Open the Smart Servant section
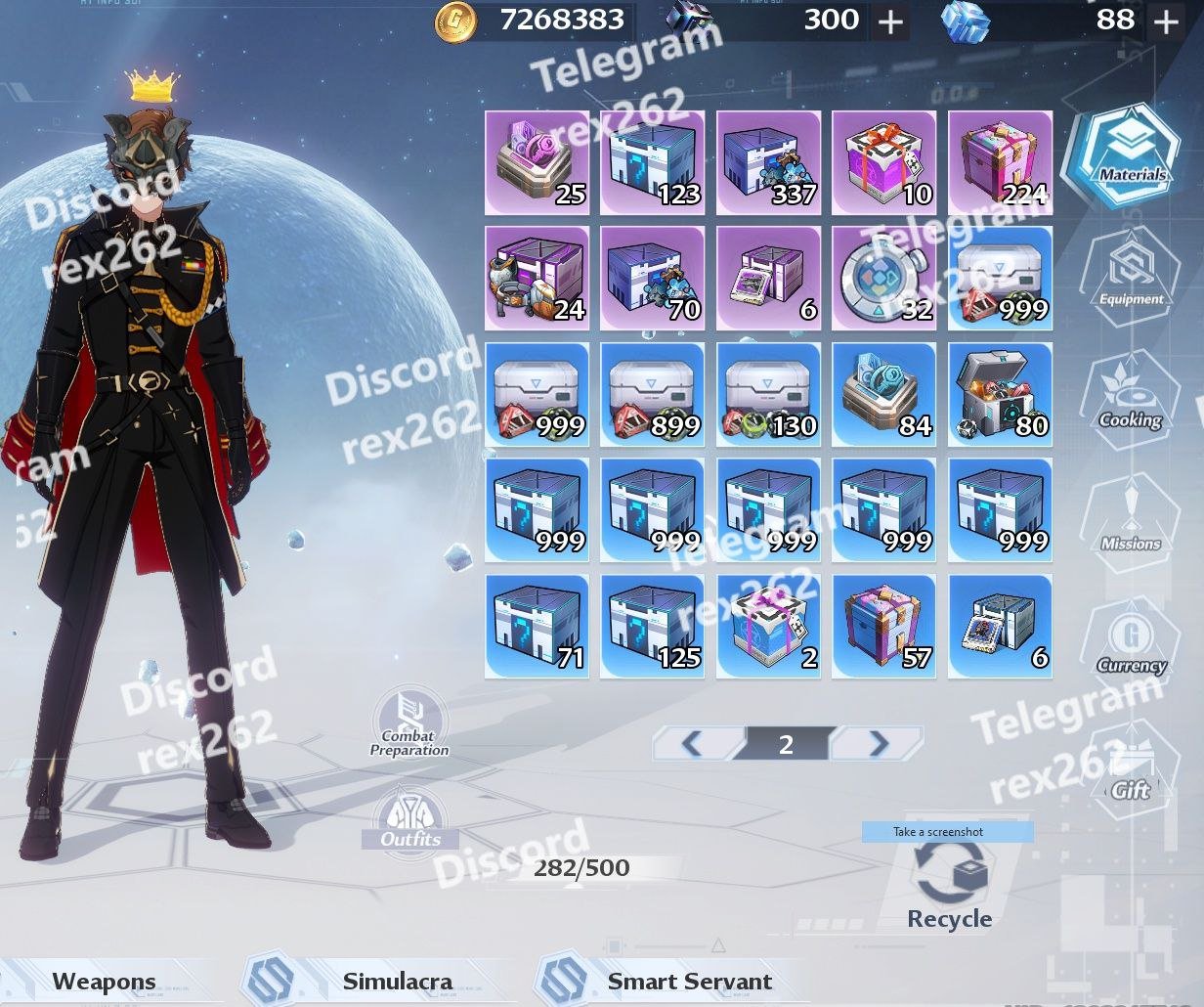Screen dimensions: 1204x1007 click(689, 982)
